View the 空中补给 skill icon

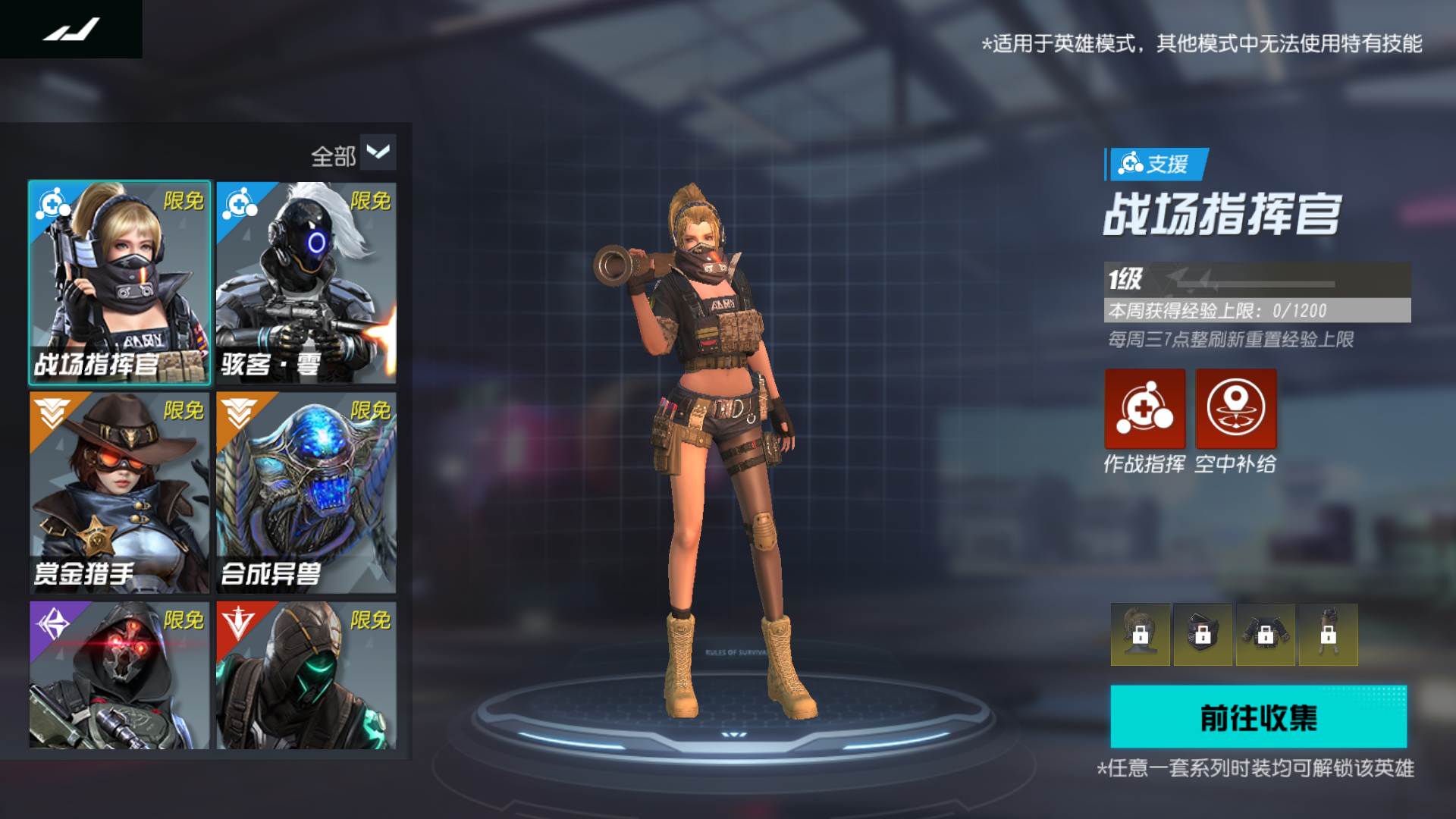[1236, 409]
